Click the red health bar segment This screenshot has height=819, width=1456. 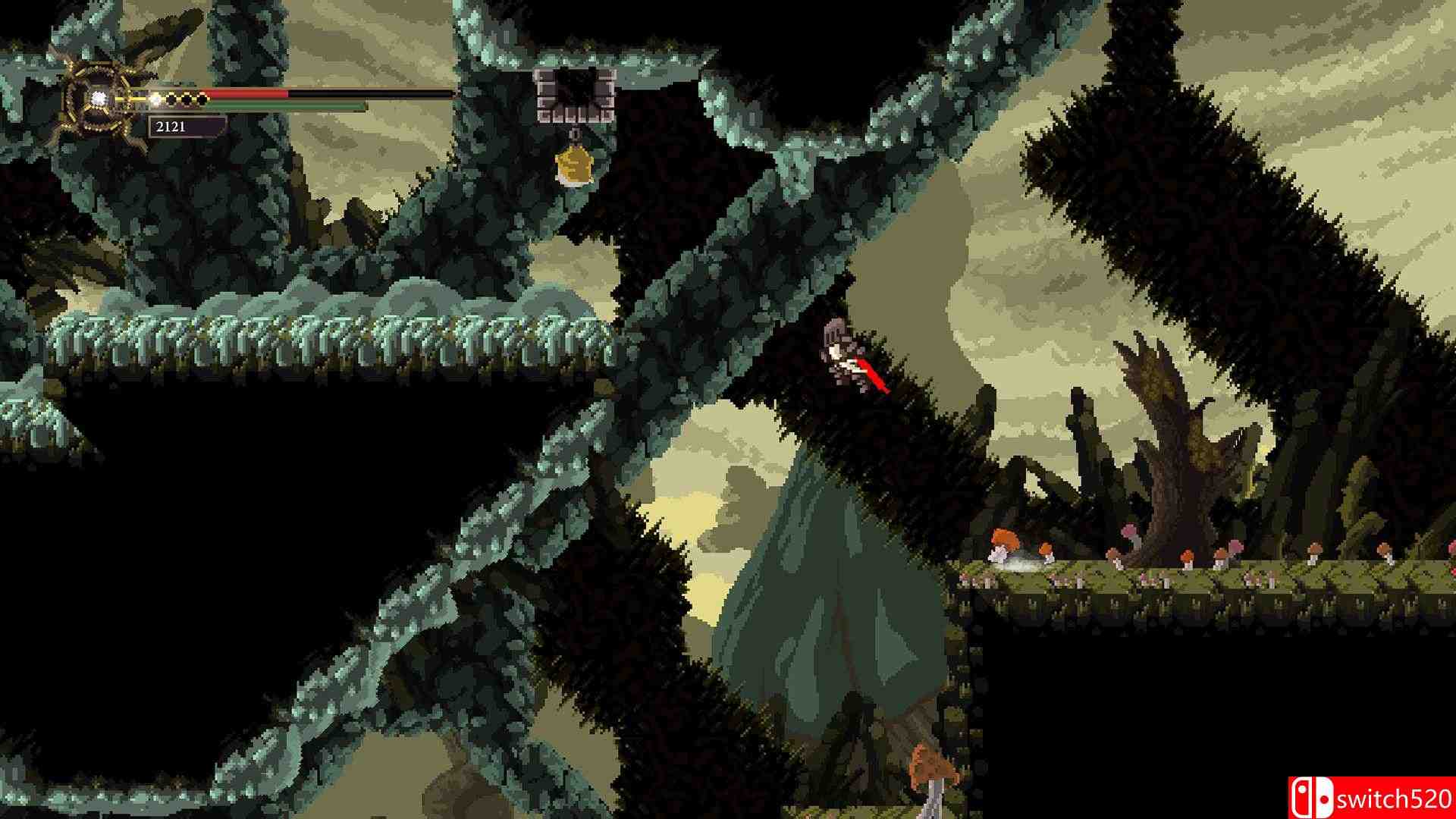[x=243, y=94]
